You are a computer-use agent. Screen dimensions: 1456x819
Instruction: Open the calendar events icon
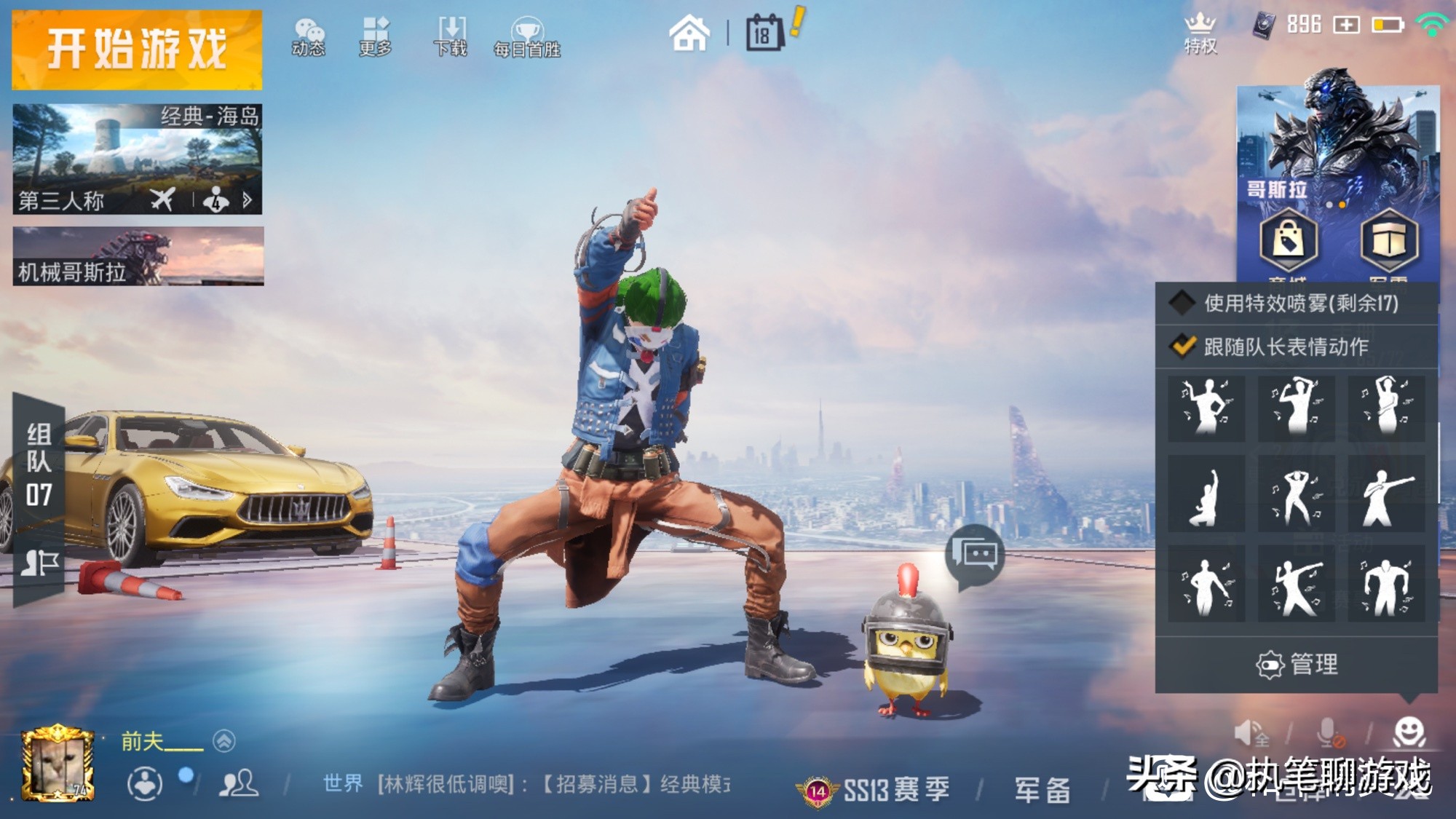764,33
